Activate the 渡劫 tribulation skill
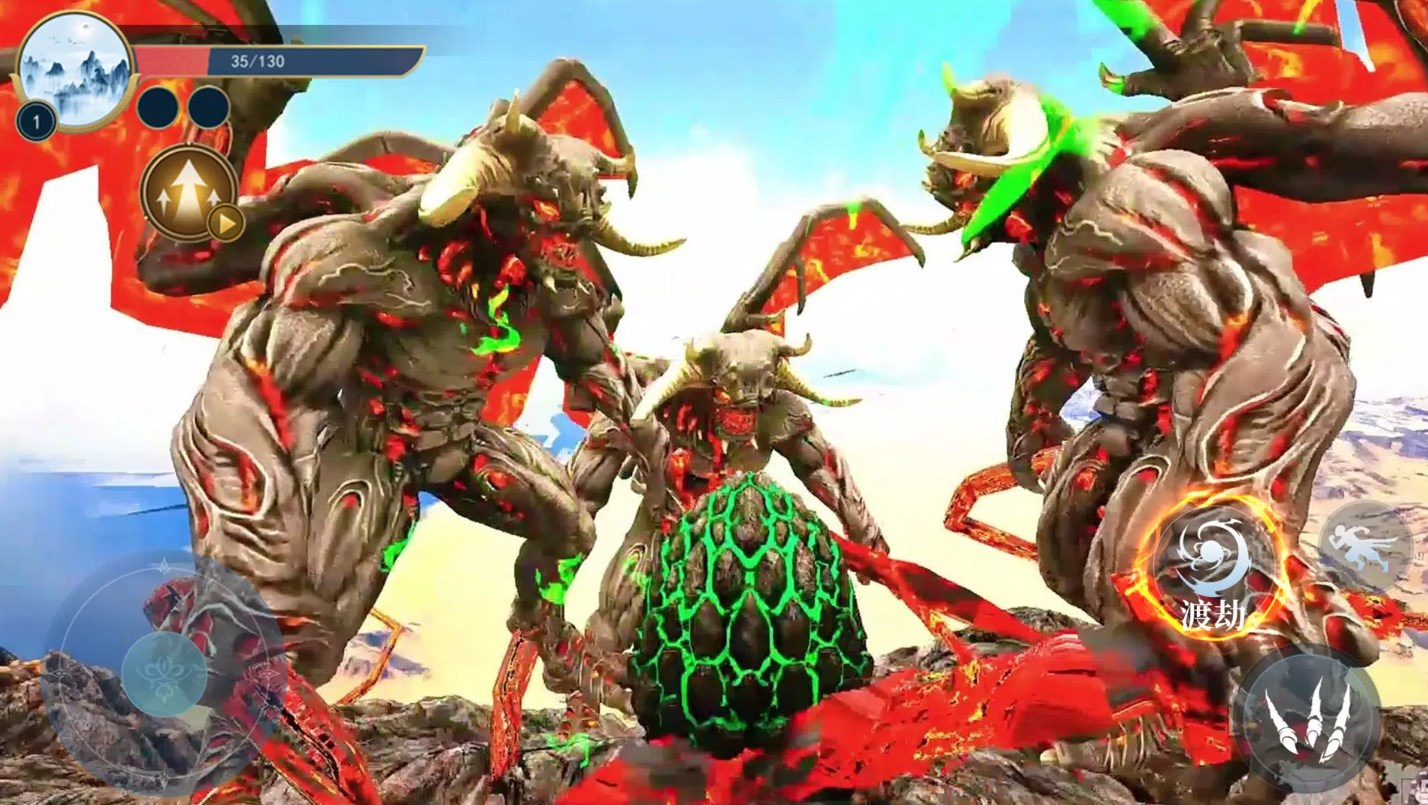Image resolution: width=1428 pixels, height=805 pixels. pyautogui.click(x=1213, y=567)
